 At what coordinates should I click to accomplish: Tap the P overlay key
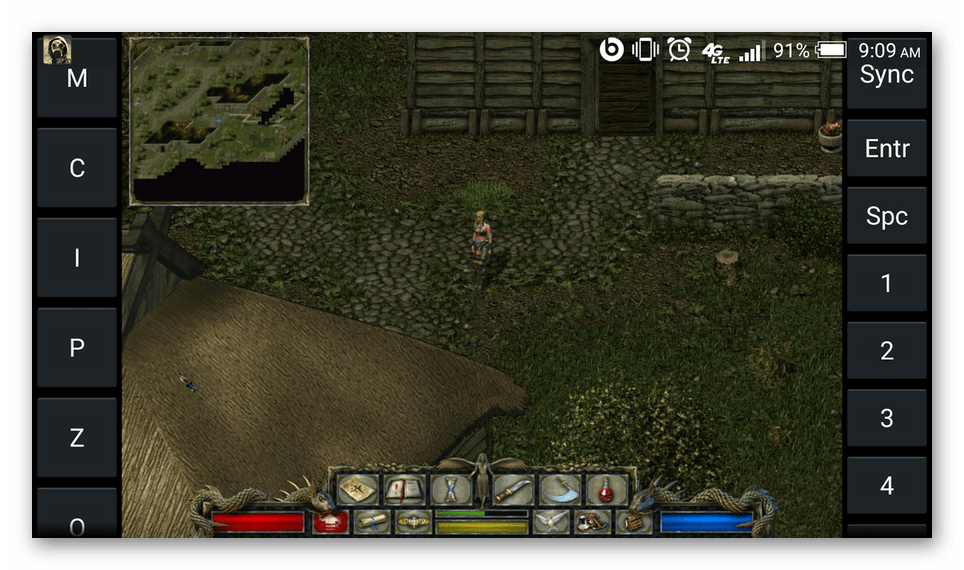coord(77,348)
